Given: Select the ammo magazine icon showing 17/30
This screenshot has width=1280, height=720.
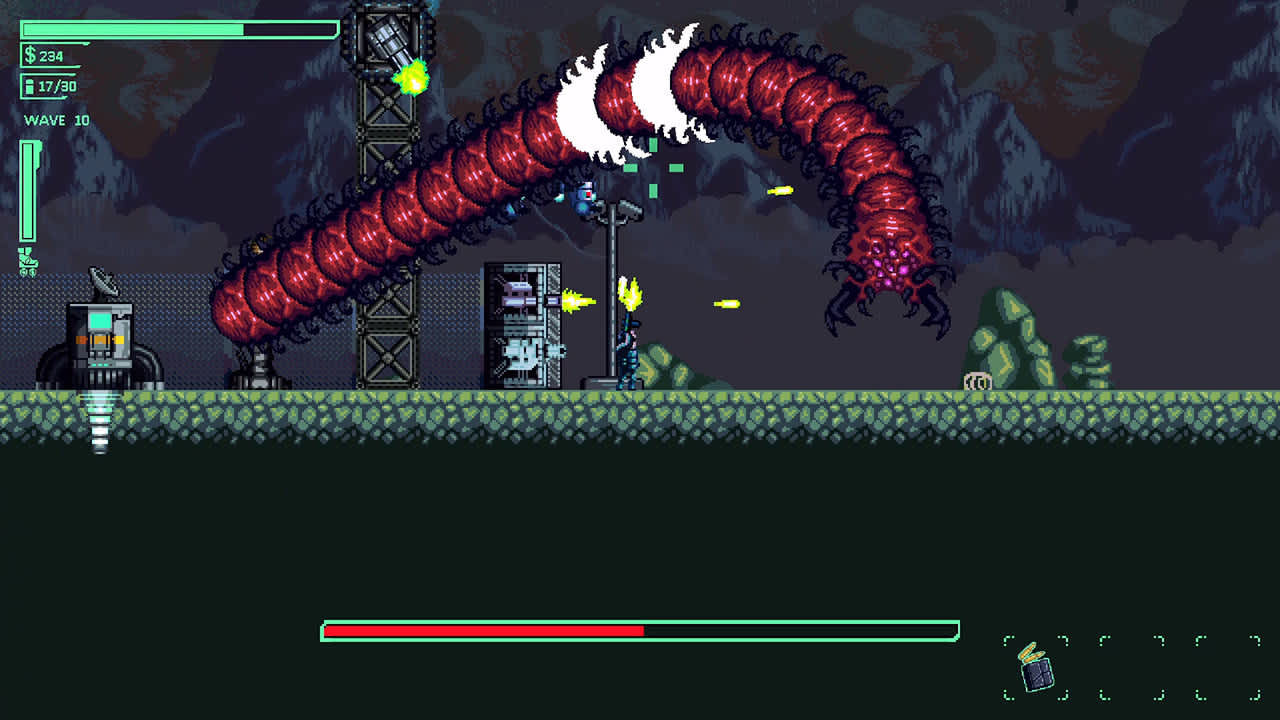Looking at the screenshot, I should click(x=32, y=87).
